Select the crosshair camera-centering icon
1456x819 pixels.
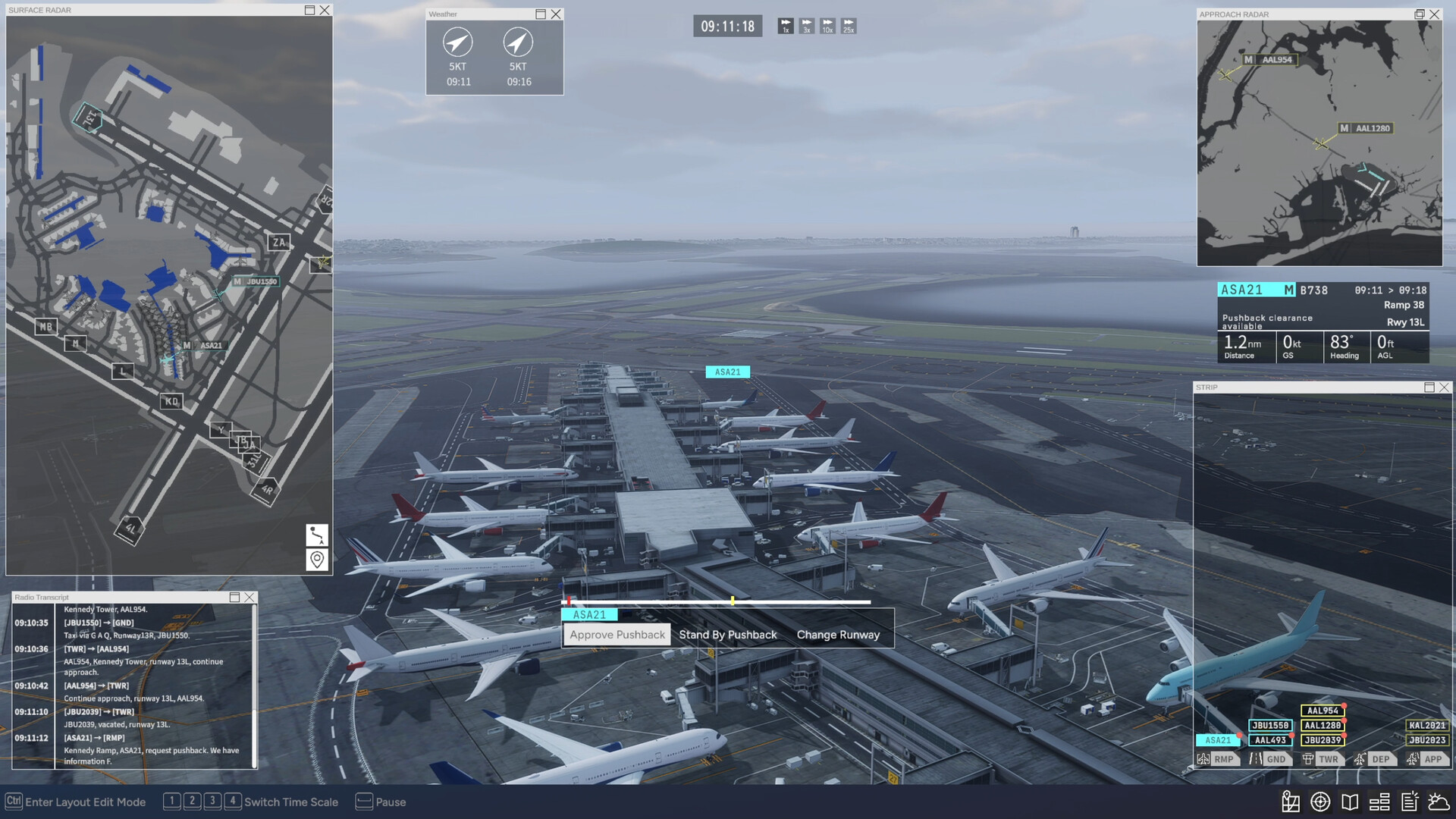1319,802
